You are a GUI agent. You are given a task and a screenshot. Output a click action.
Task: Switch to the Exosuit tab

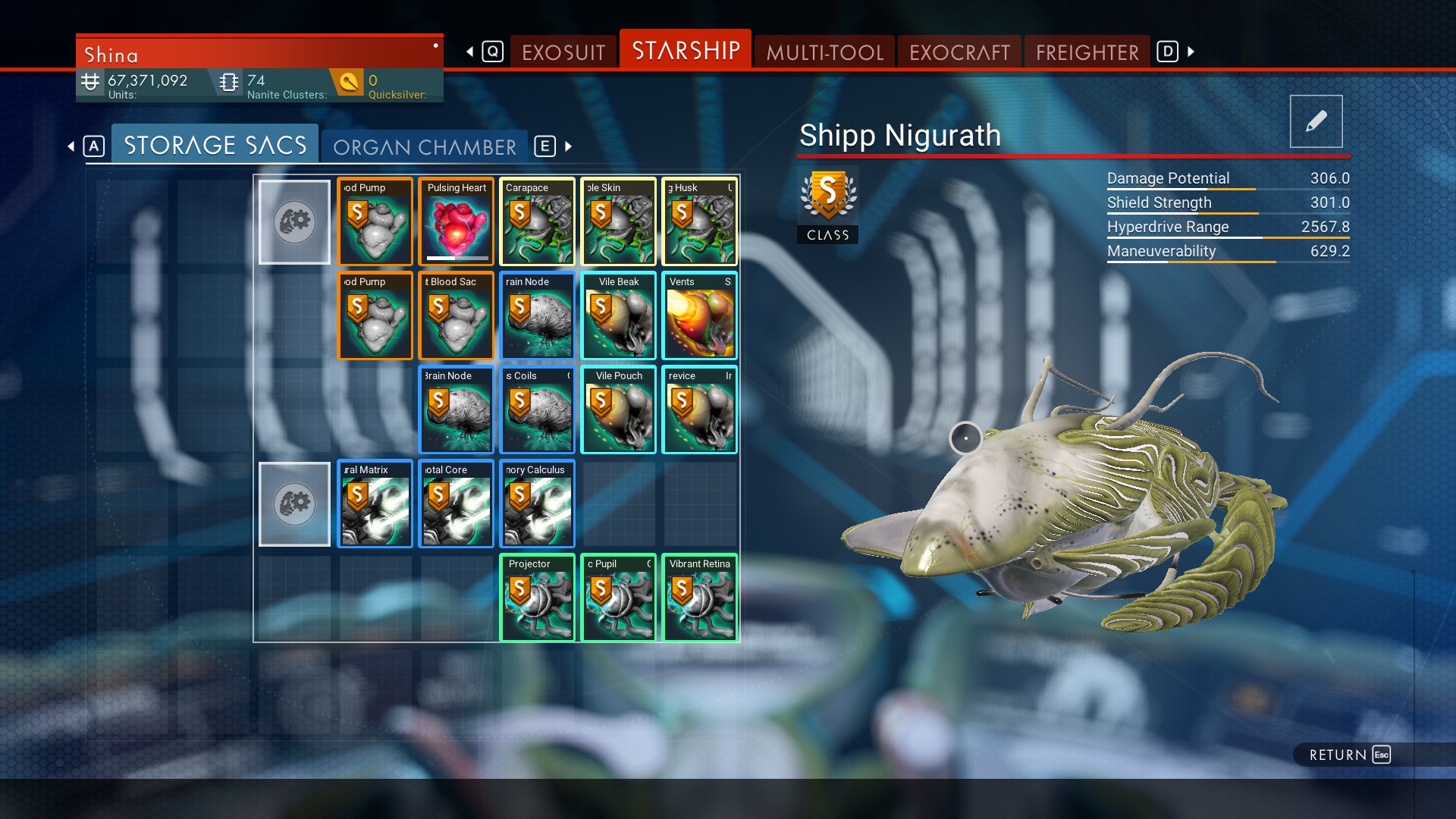point(563,52)
